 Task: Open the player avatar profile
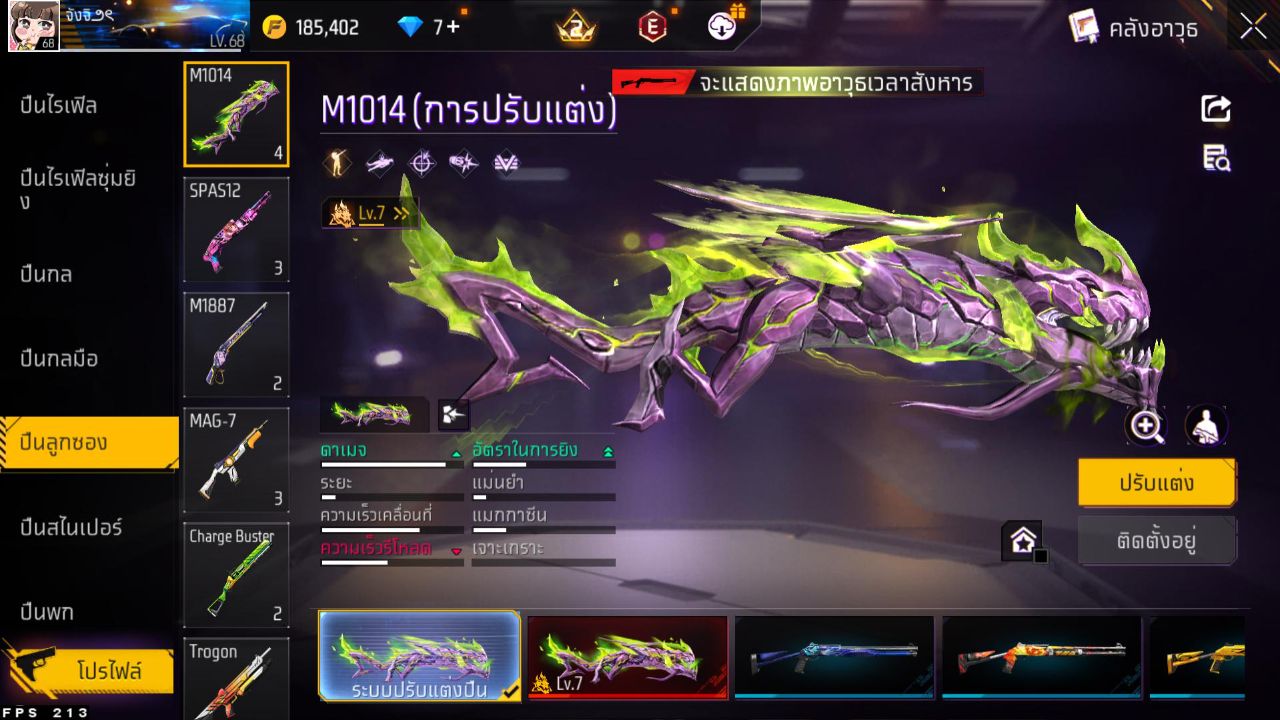click(x=30, y=25)
